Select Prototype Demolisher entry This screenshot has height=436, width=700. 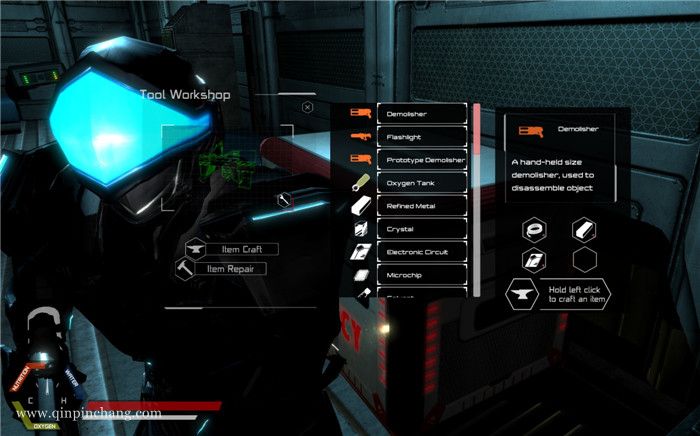[422, 159]
